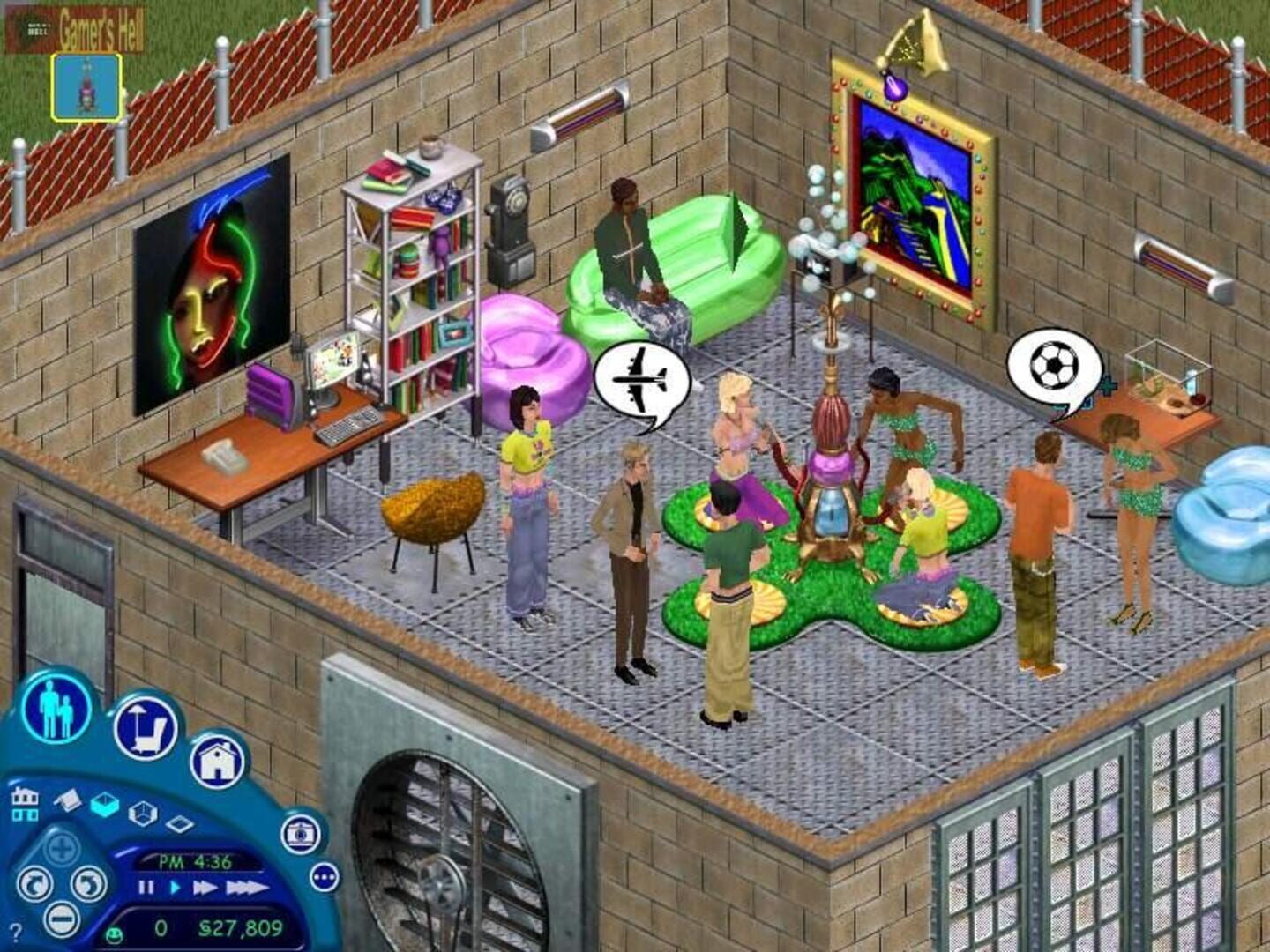The width and height of the screenshot is (1270, 952).
Task: Enter Build mode with the house icon
Action: pos(217,762)
